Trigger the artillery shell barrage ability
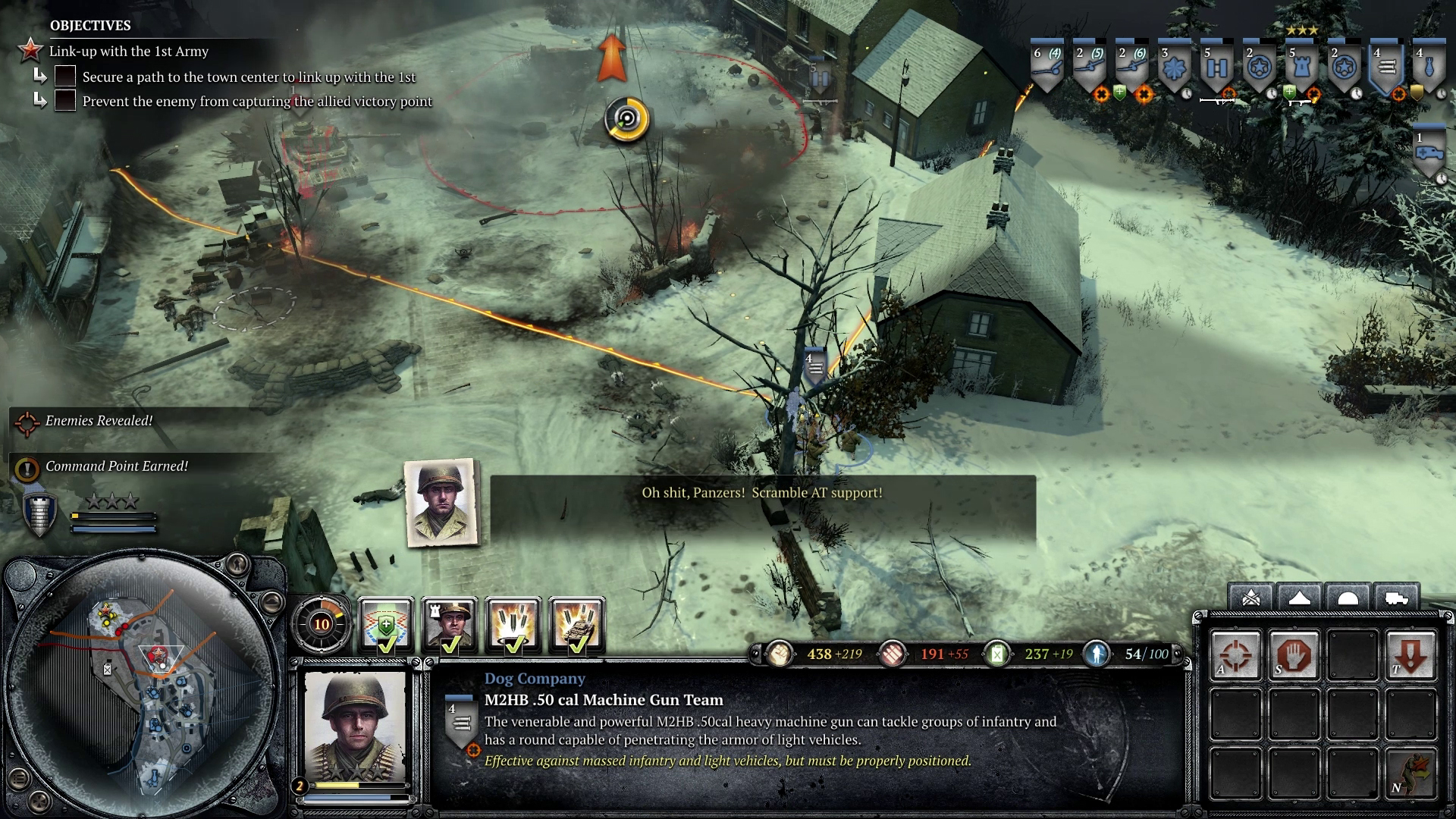Screen dimensions: 1456x819 (513, 625)
